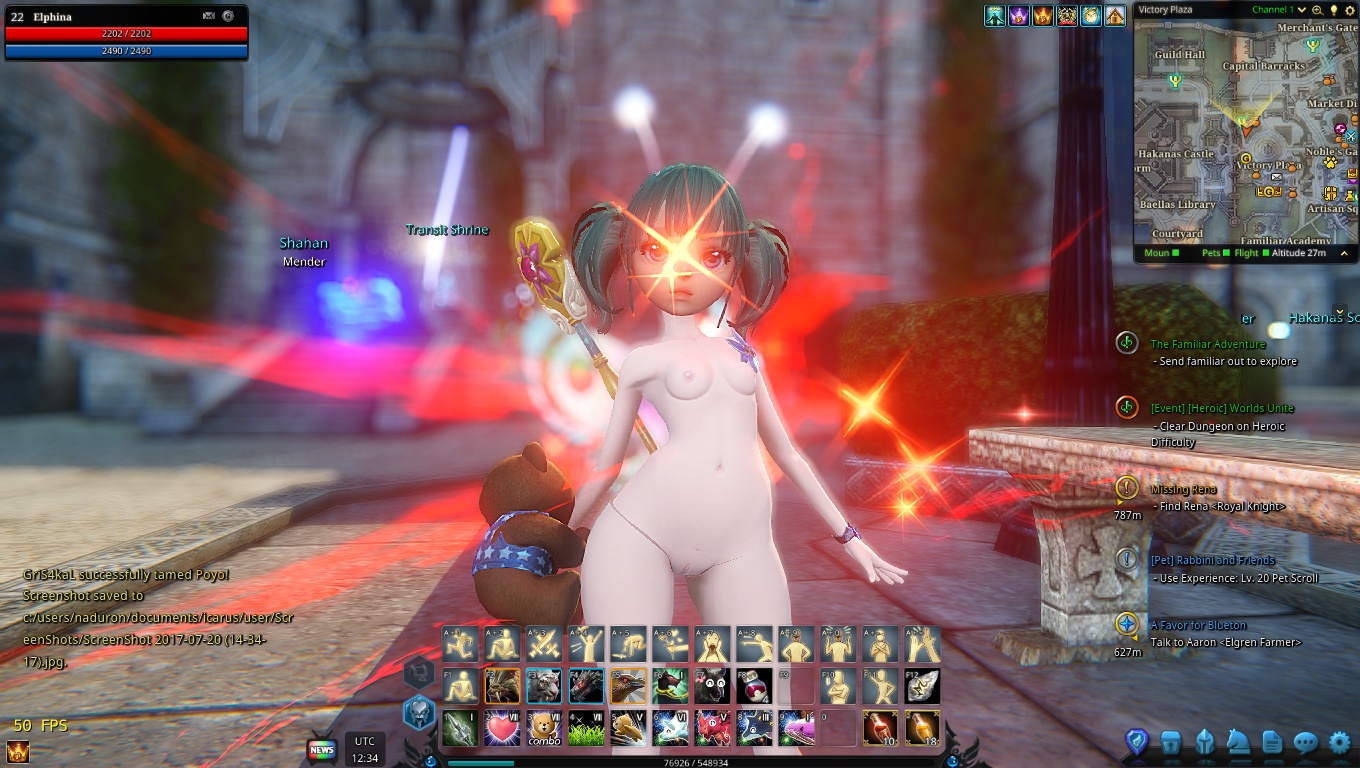Use the green grass skill
This screenshot has height=768, width=1360.
[586, 728]
